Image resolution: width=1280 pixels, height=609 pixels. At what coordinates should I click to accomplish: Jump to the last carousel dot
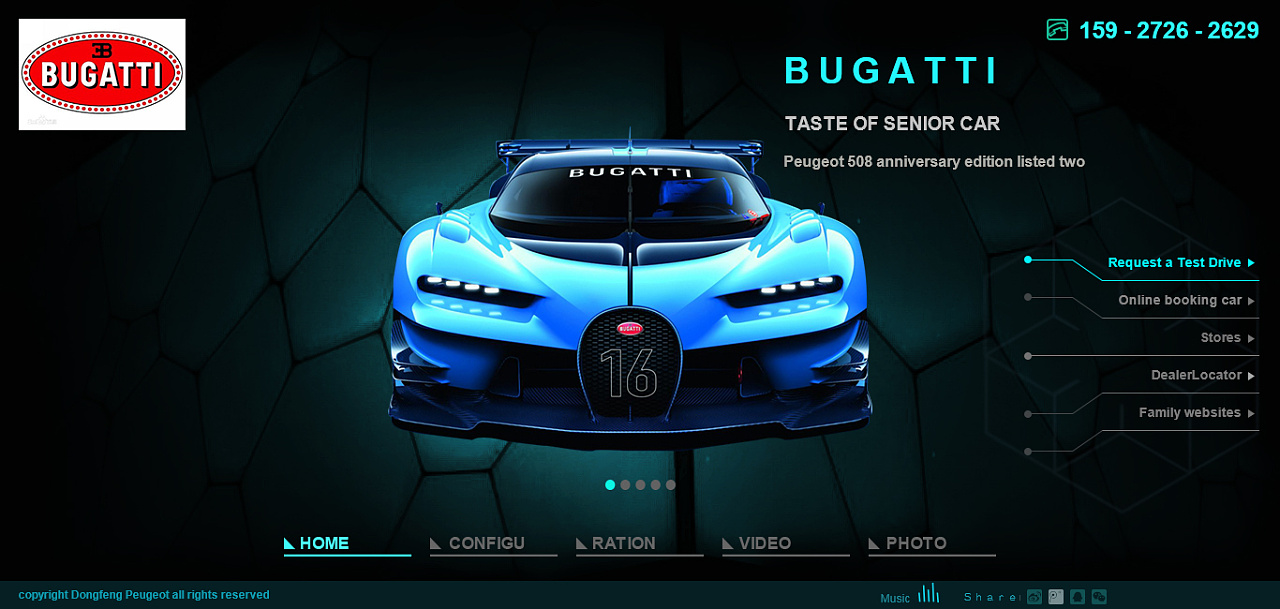pyautogui.click(x=671, y=485)
